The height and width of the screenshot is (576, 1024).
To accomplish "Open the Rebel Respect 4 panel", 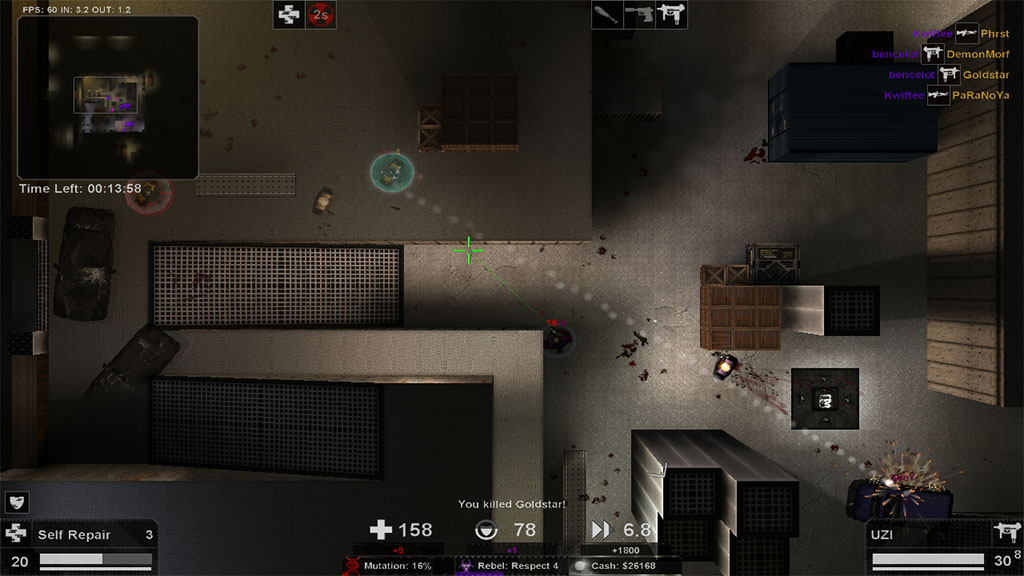I will [510, 566].
